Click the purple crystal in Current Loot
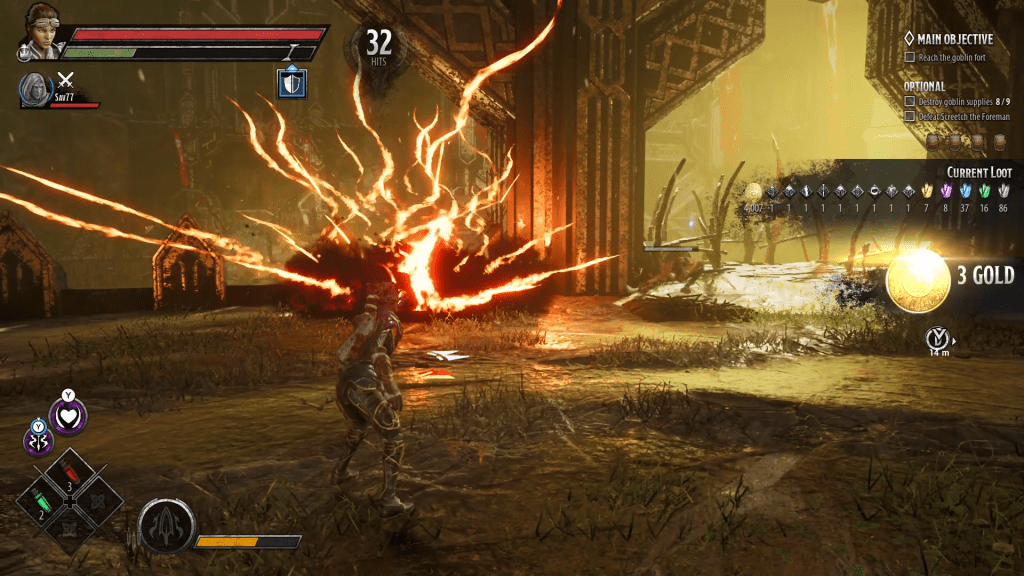This screenshot has width=1024, height=576. click(x=946, y=191)
